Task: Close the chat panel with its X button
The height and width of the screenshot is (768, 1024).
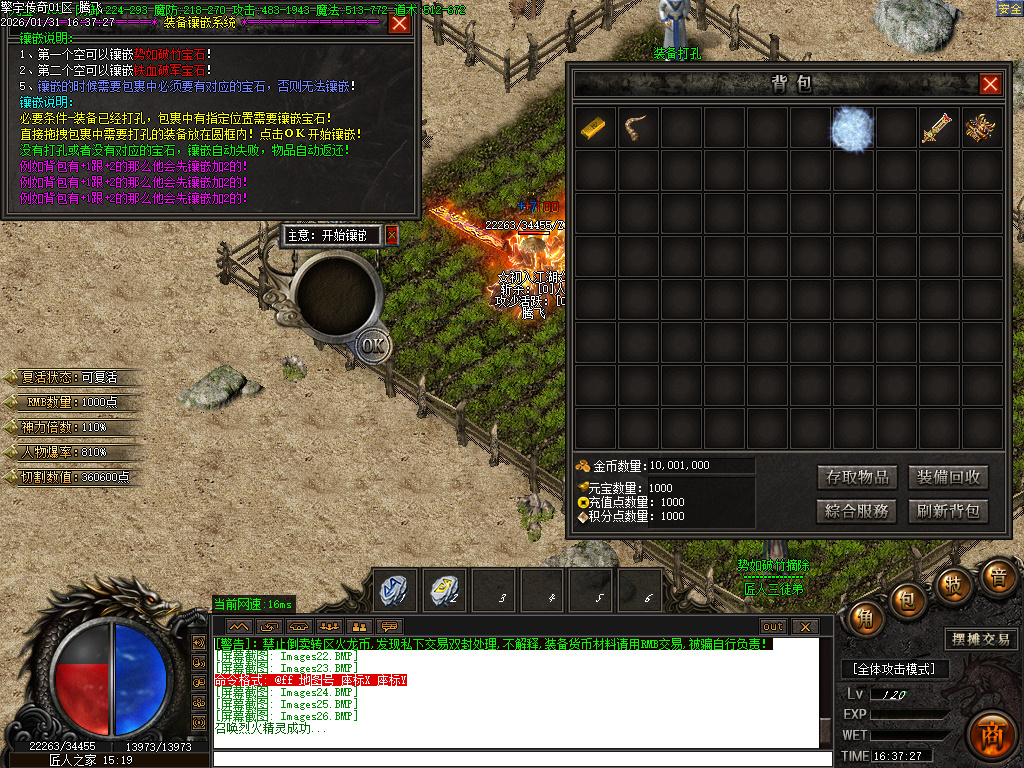Action: pyautogui.click(x=804, y=627)
